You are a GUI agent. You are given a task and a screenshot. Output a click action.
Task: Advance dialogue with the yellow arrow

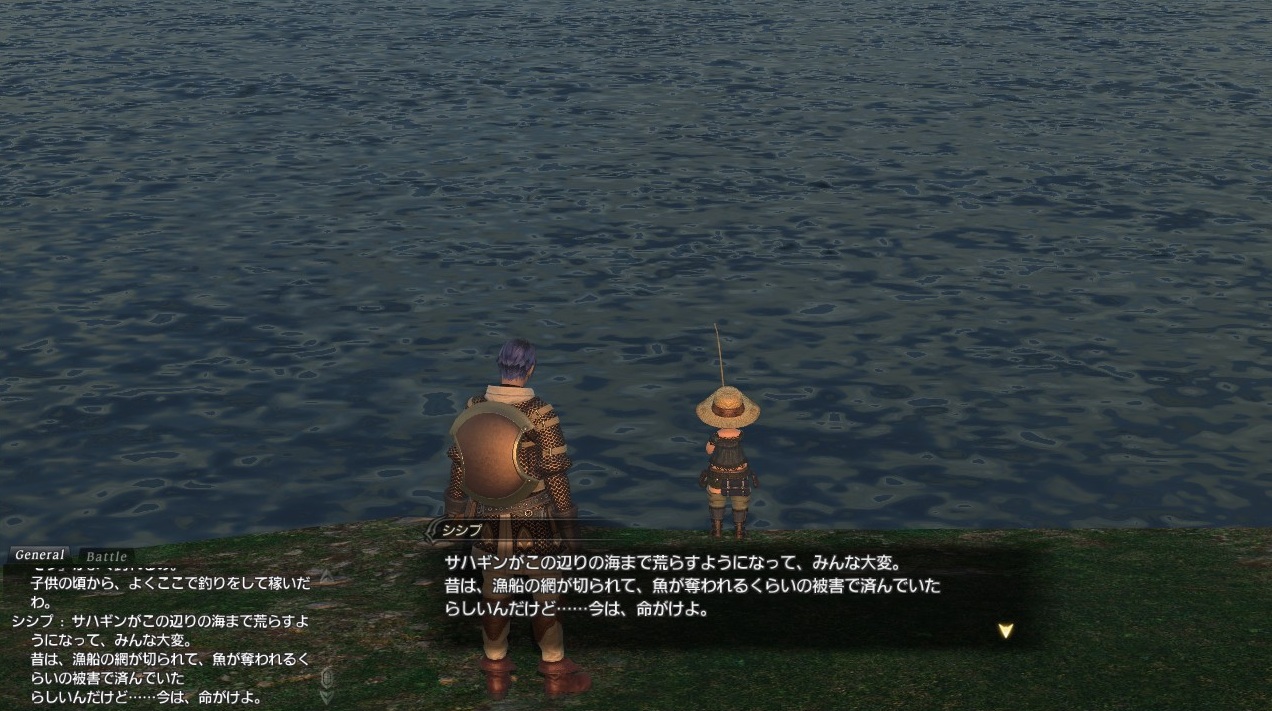tap(1005, 630)
